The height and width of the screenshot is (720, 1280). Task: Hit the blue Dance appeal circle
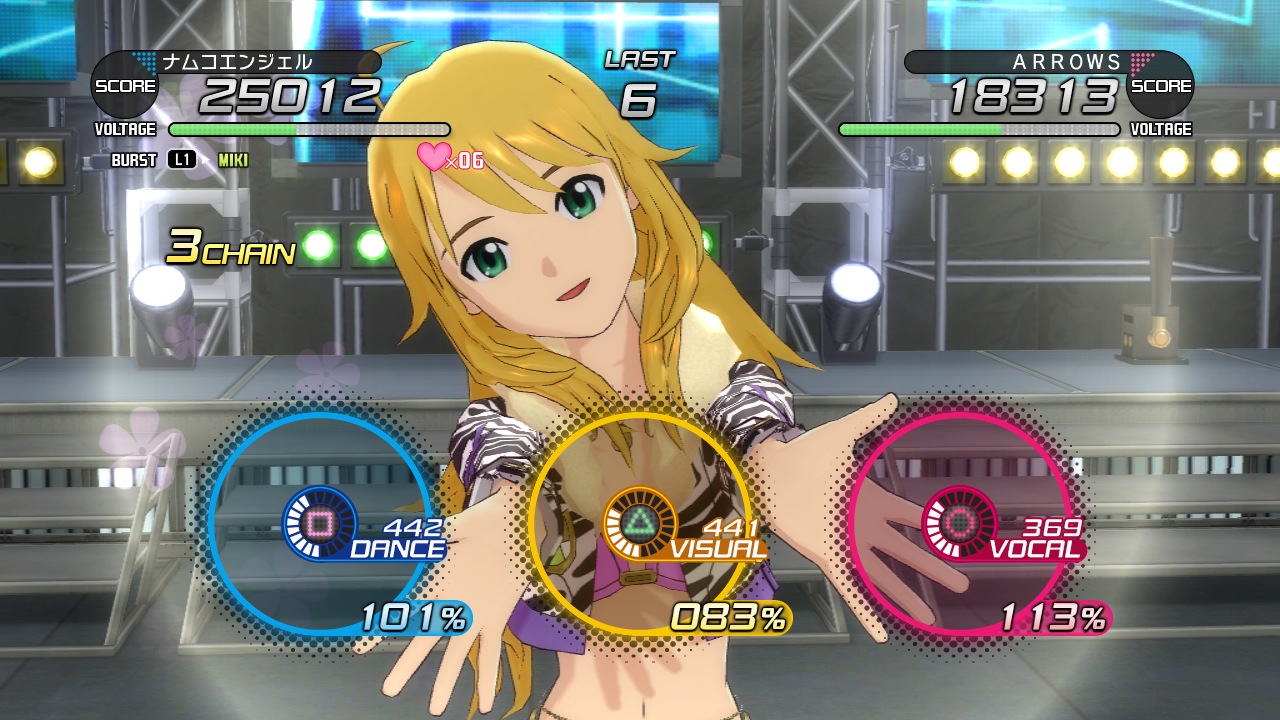click(x=320, y=522)
